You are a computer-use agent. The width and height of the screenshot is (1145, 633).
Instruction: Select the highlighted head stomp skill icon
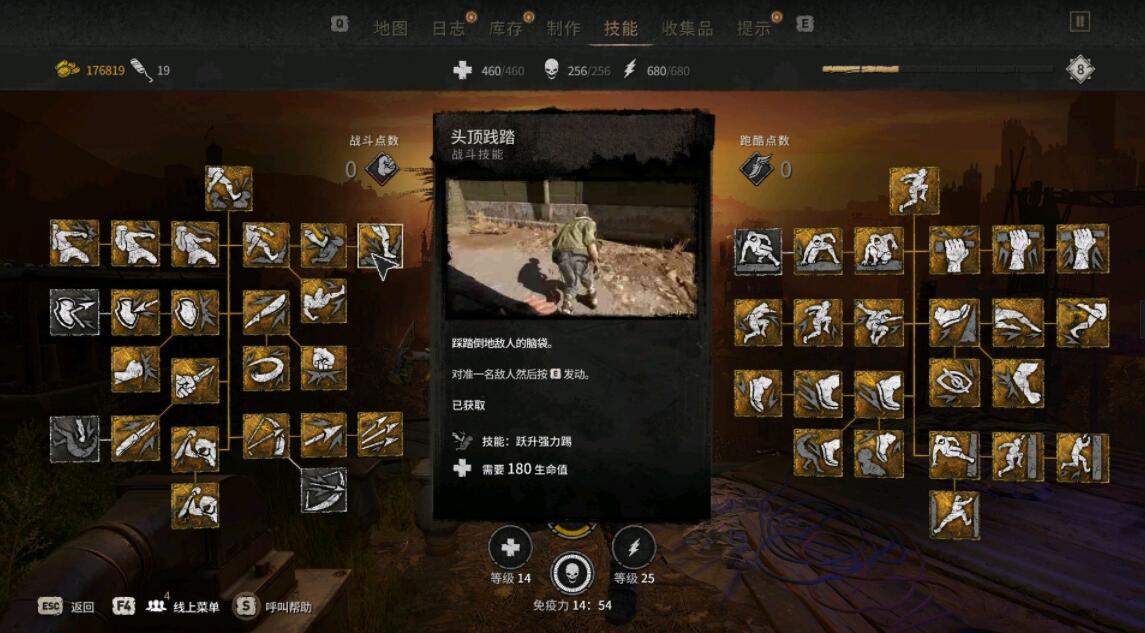point(381,246)
